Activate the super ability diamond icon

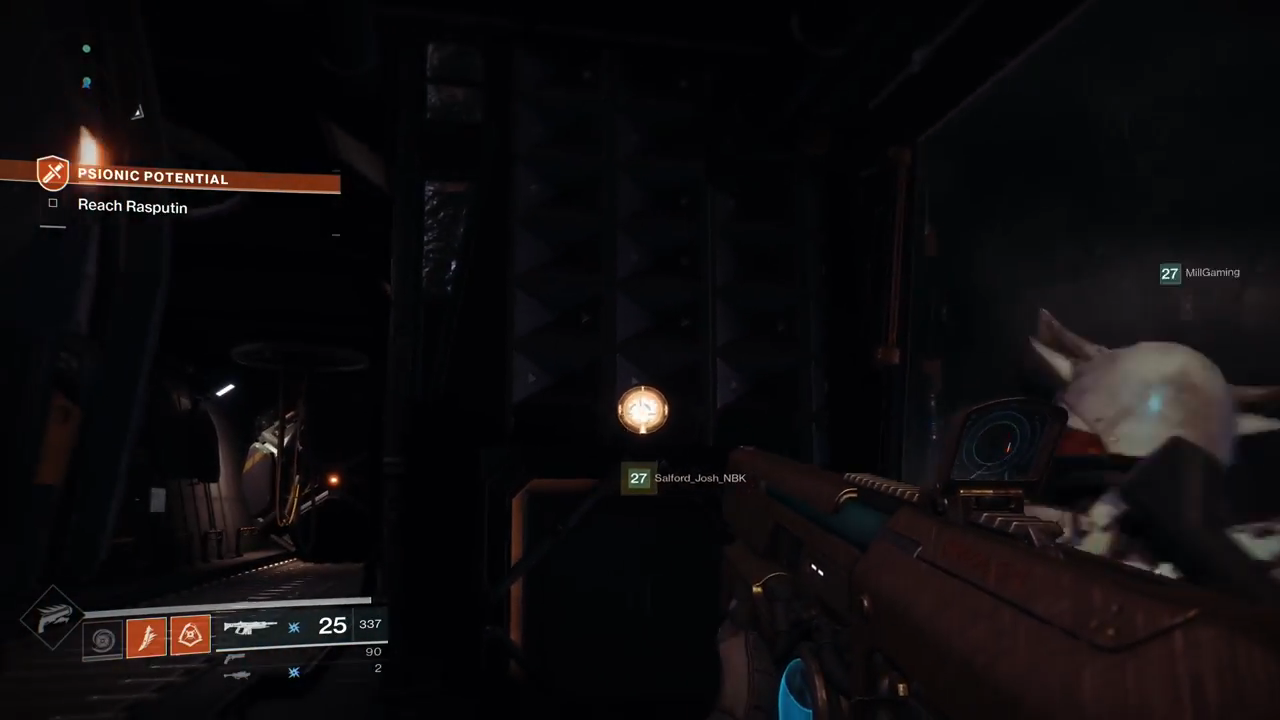tap(52, 618)
